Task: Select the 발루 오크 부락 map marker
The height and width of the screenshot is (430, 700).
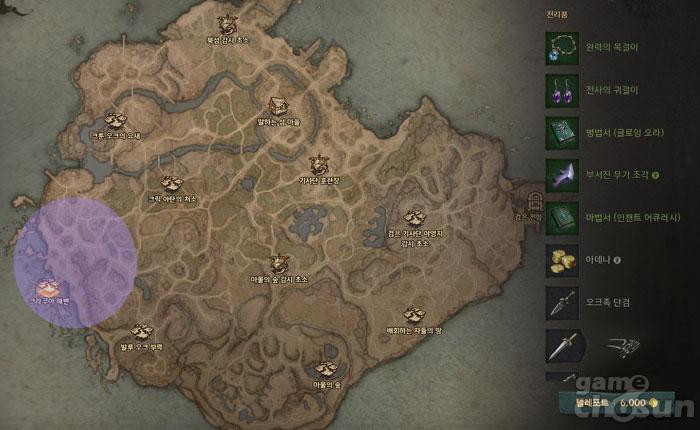Action: [142, 331]
